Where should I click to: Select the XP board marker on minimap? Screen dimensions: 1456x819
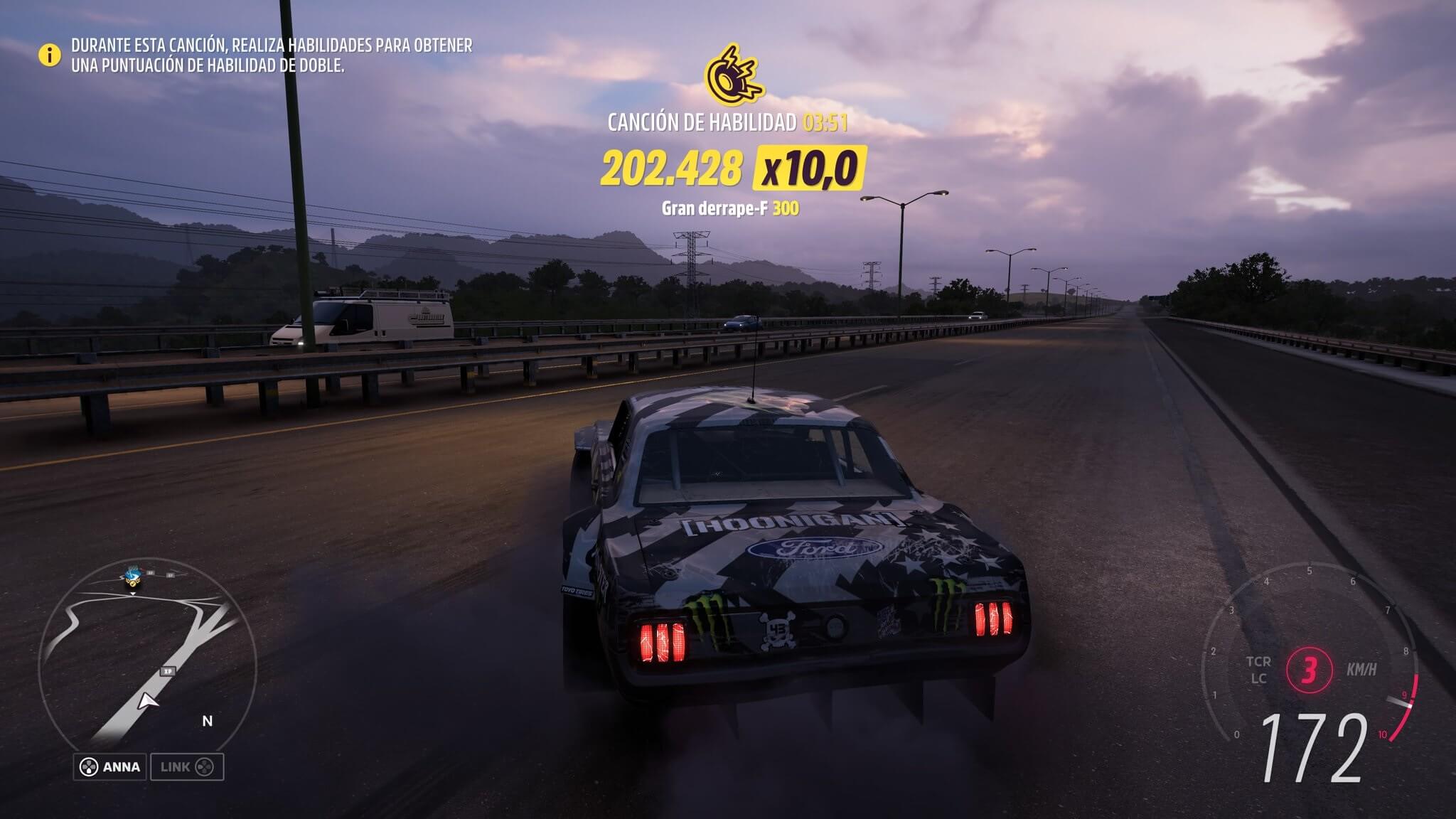pyautogui.click(x=168, y=671)
